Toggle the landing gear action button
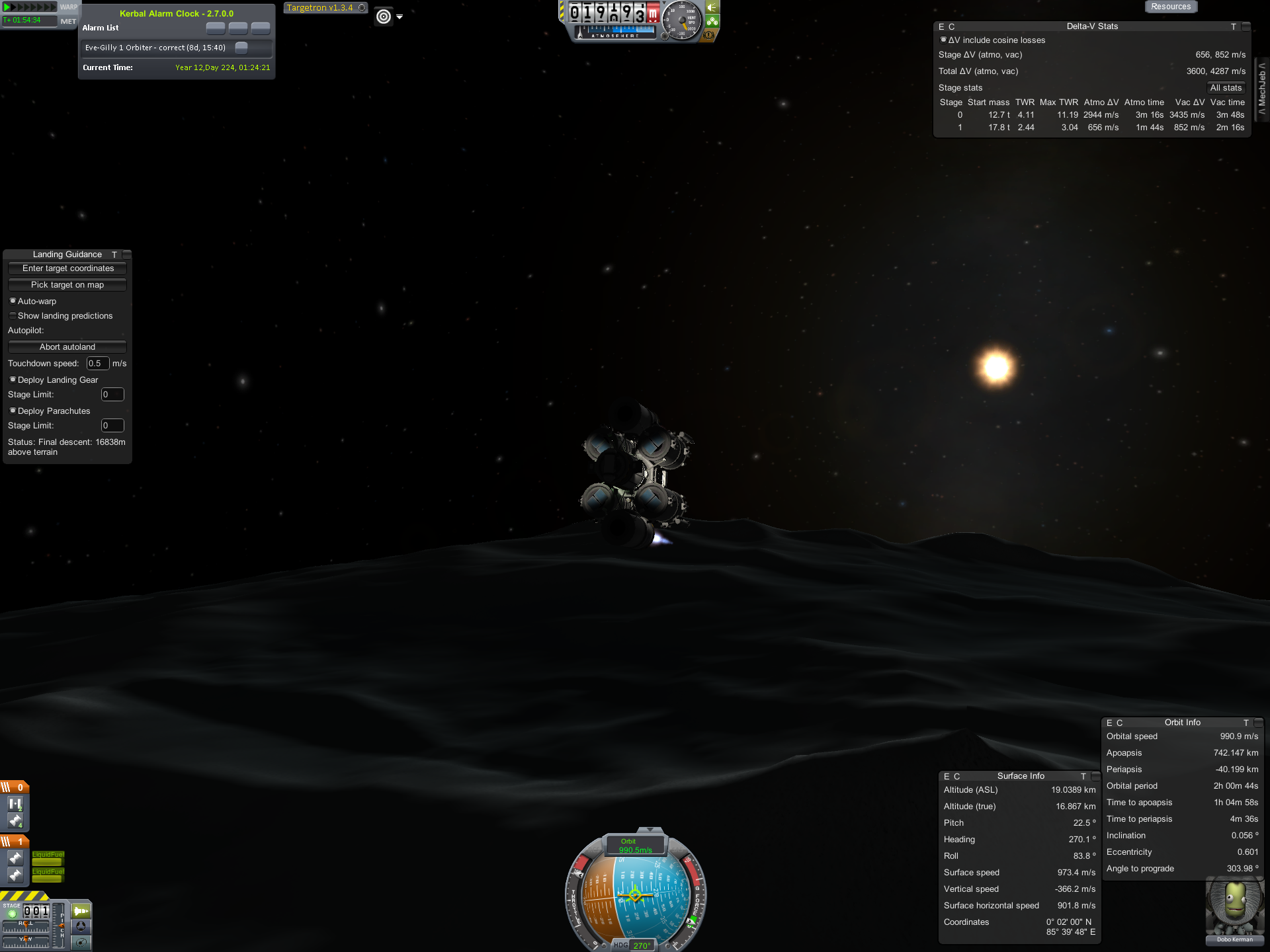The image size is (1270, 952). tap(712, 21)
